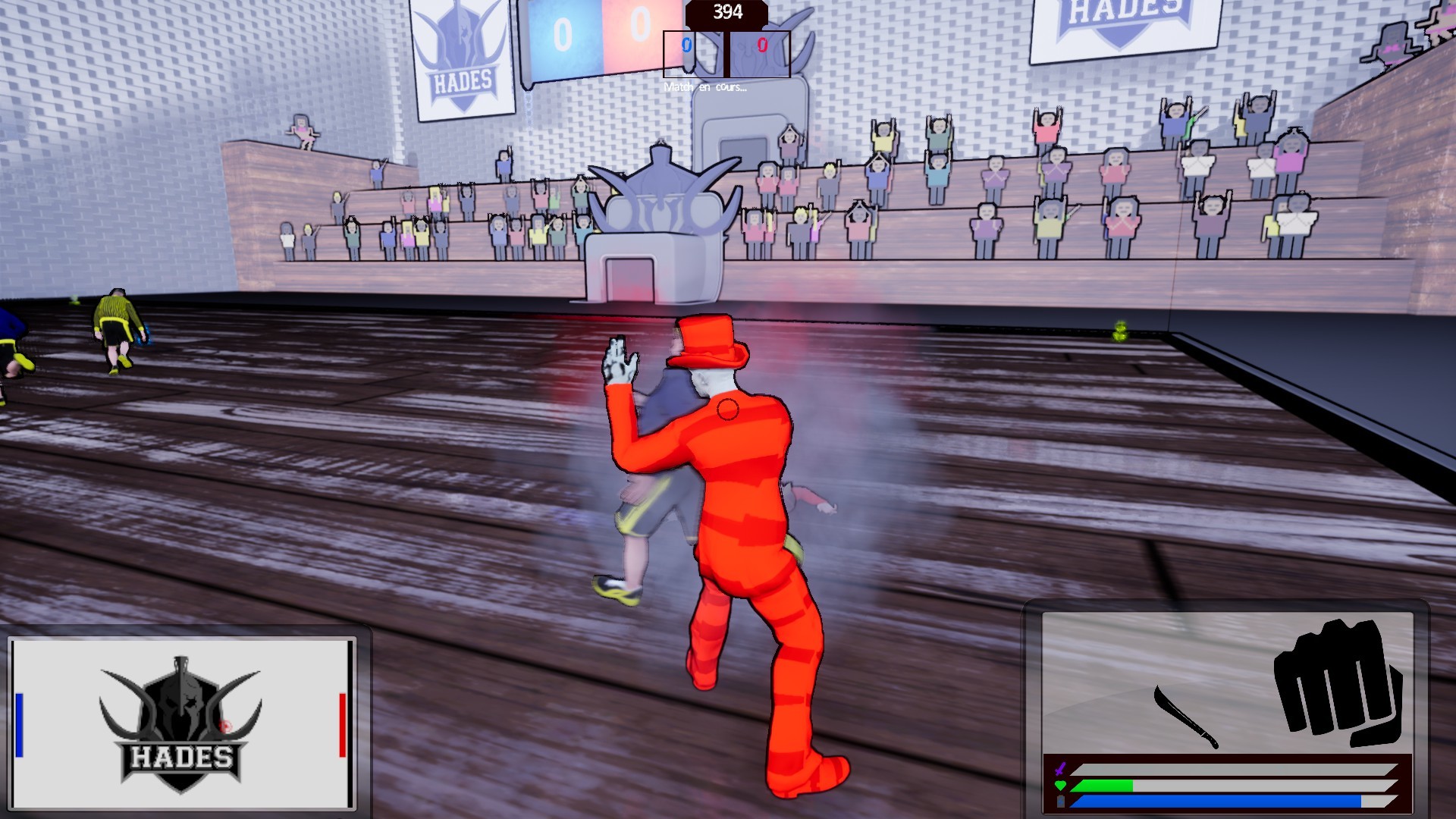The image size is (1456, 819).
Task: Click the blue stamina flask icon
Action: [1060, 802]
